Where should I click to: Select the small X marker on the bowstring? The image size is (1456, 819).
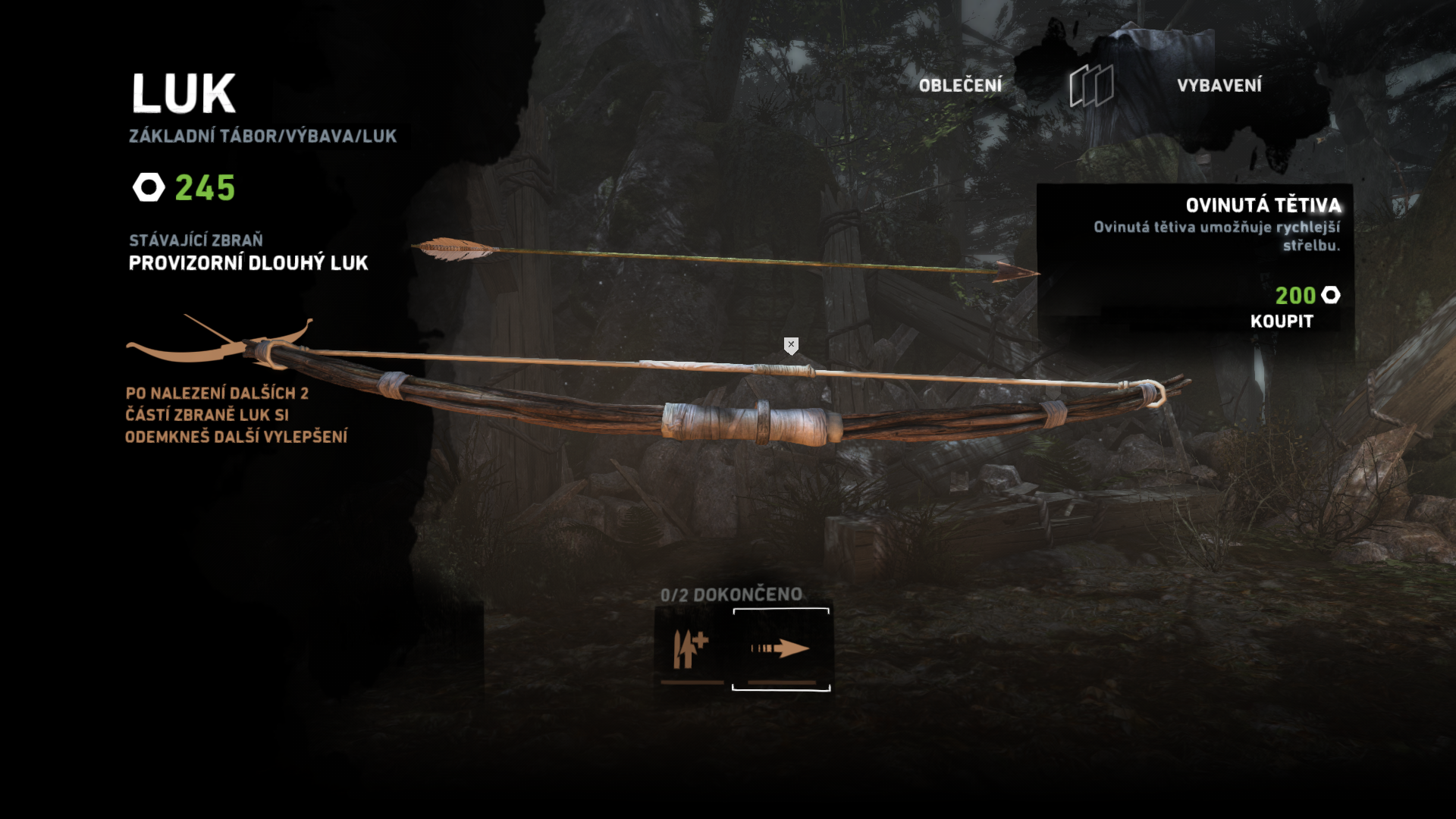(791, 345)
